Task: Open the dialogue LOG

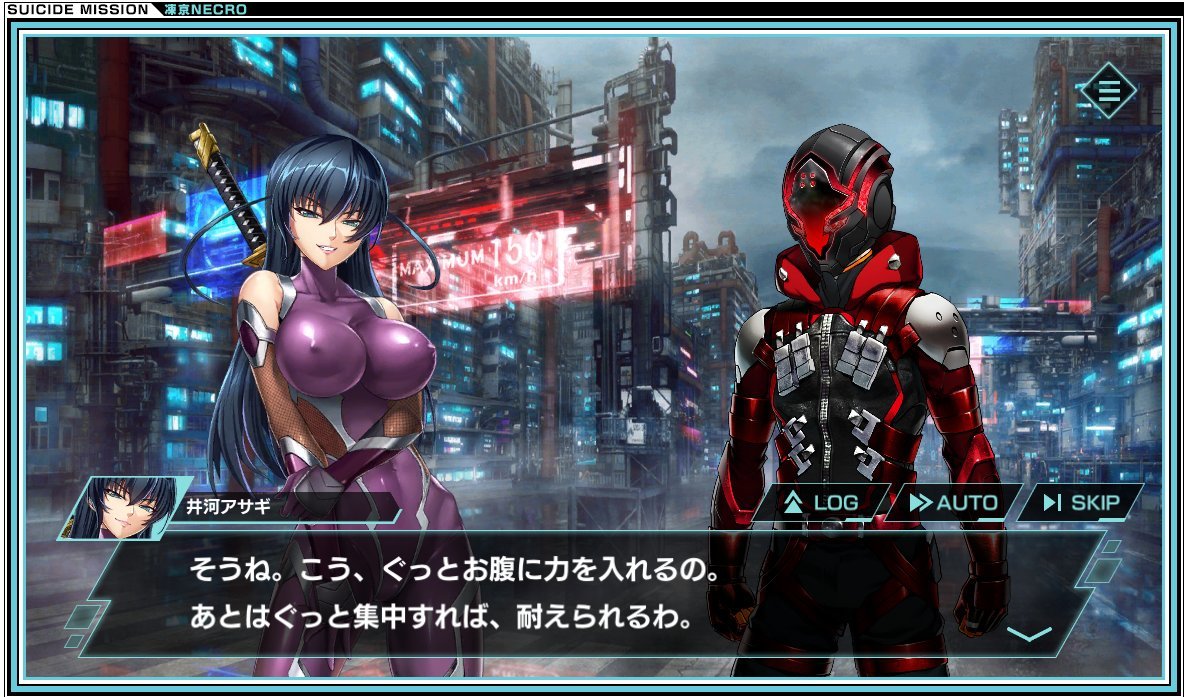Action: click(x=822, y=502)
